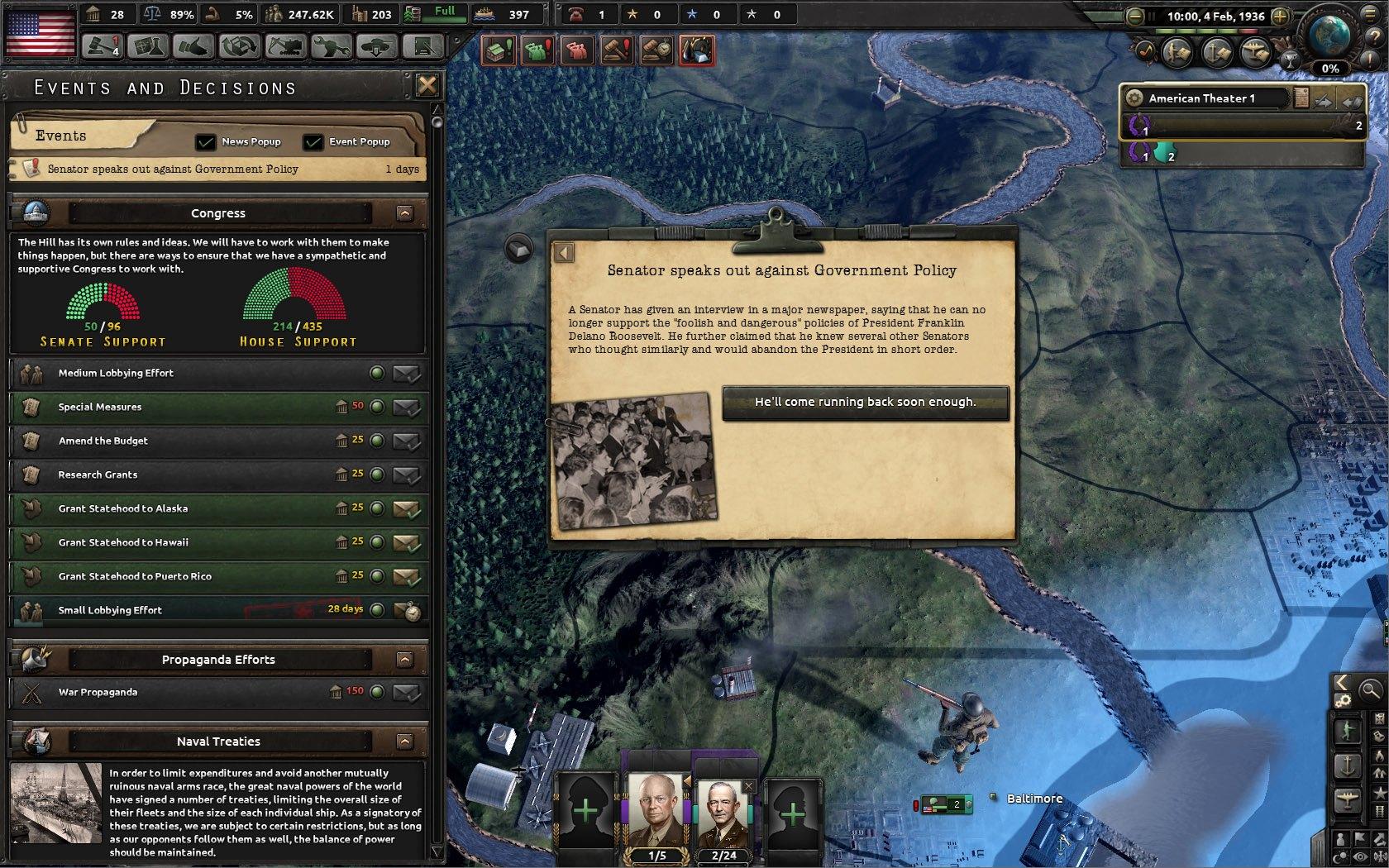Open the music player note icon
Viewport: 1389px width, 868px height.
click(1145, 53)
